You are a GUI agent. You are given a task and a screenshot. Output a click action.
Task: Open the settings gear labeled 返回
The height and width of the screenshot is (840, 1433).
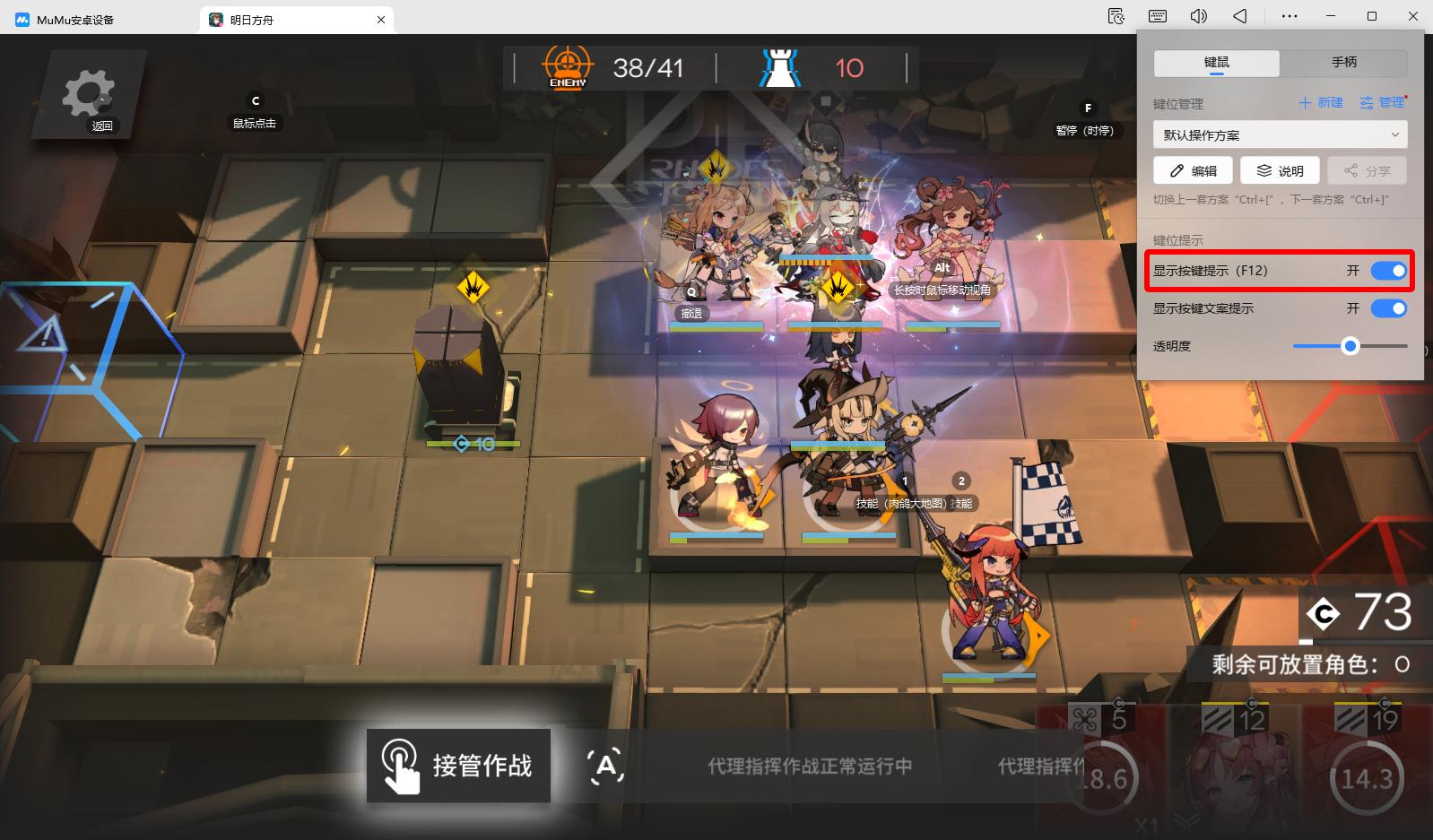(x=88, y=95)
